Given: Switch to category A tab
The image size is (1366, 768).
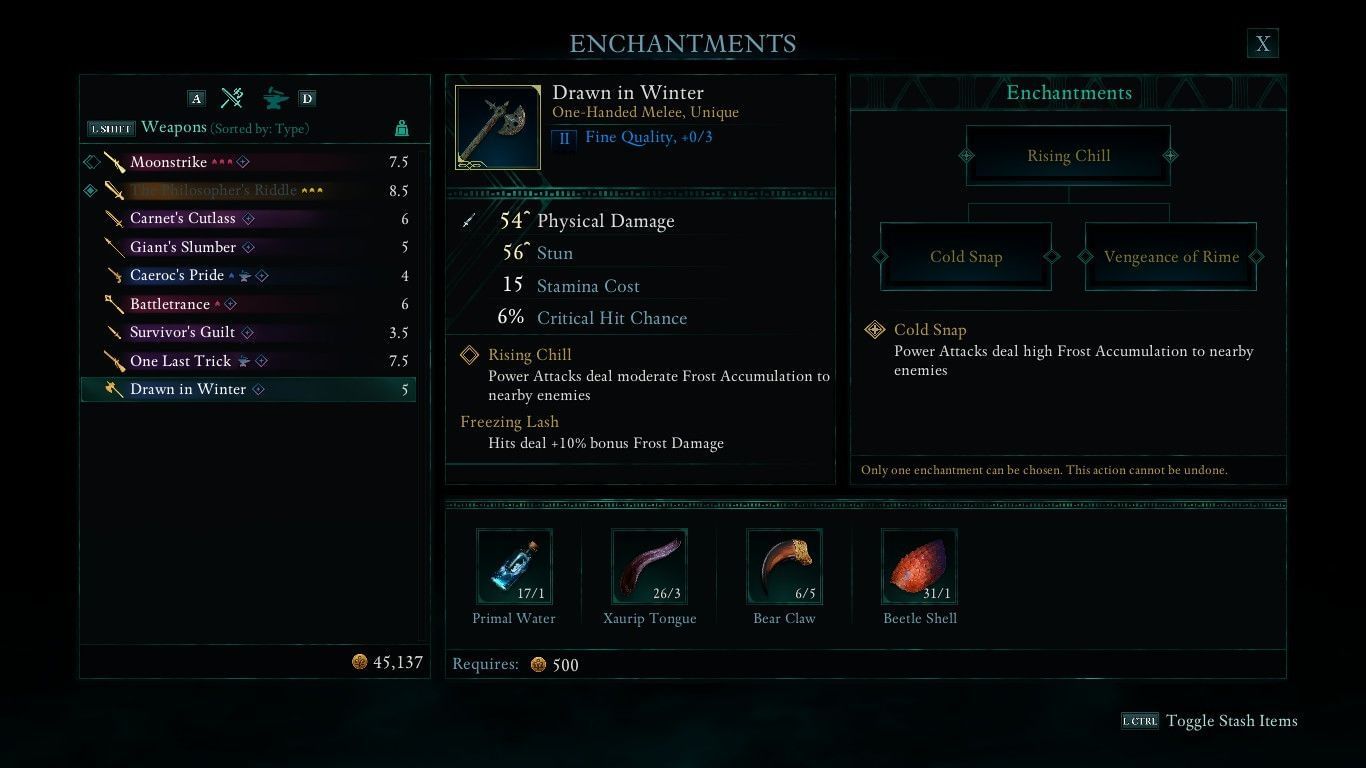Looking at the screenshot, I should click(196, 98).
